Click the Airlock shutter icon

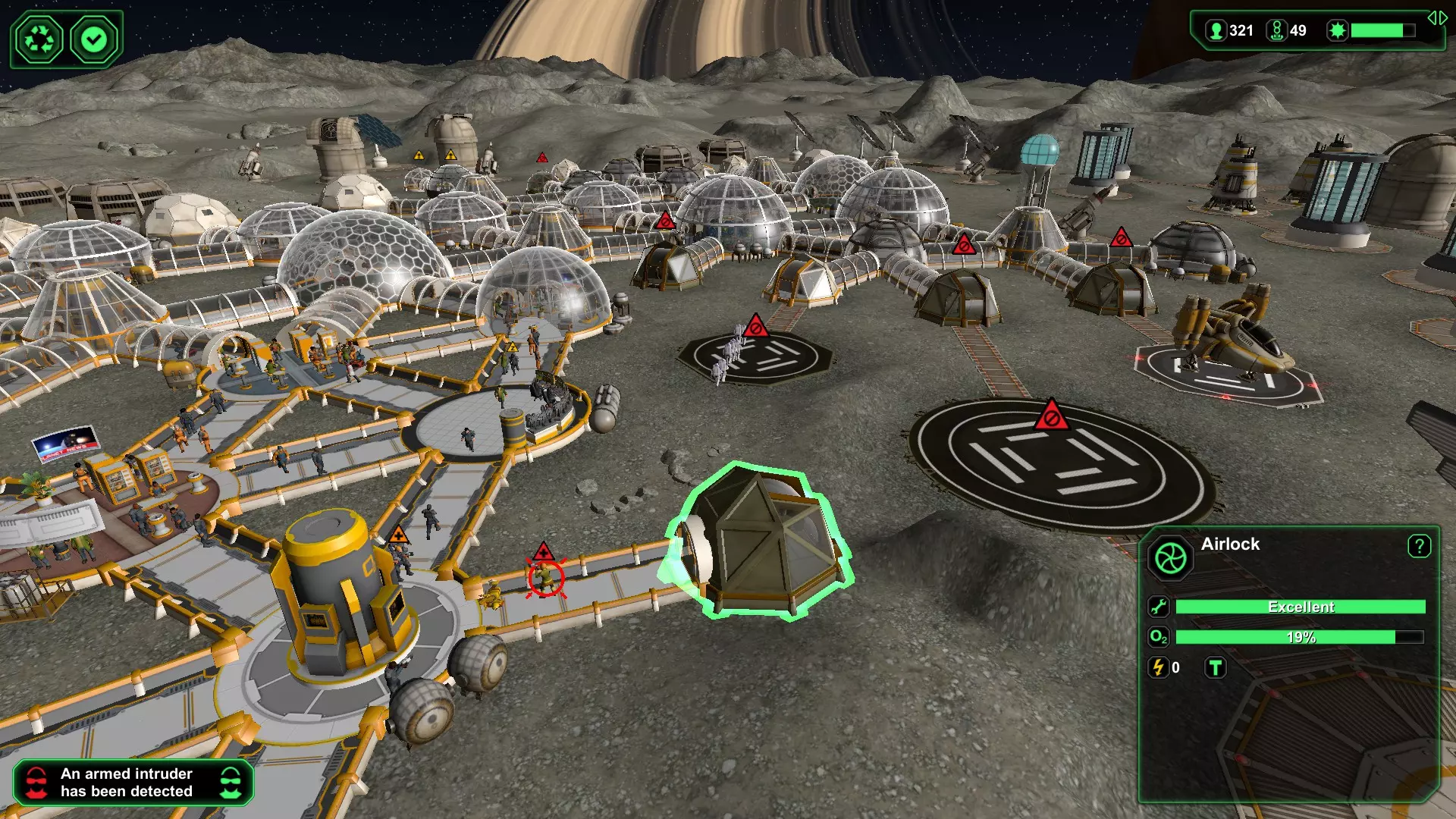[1170, 559]
